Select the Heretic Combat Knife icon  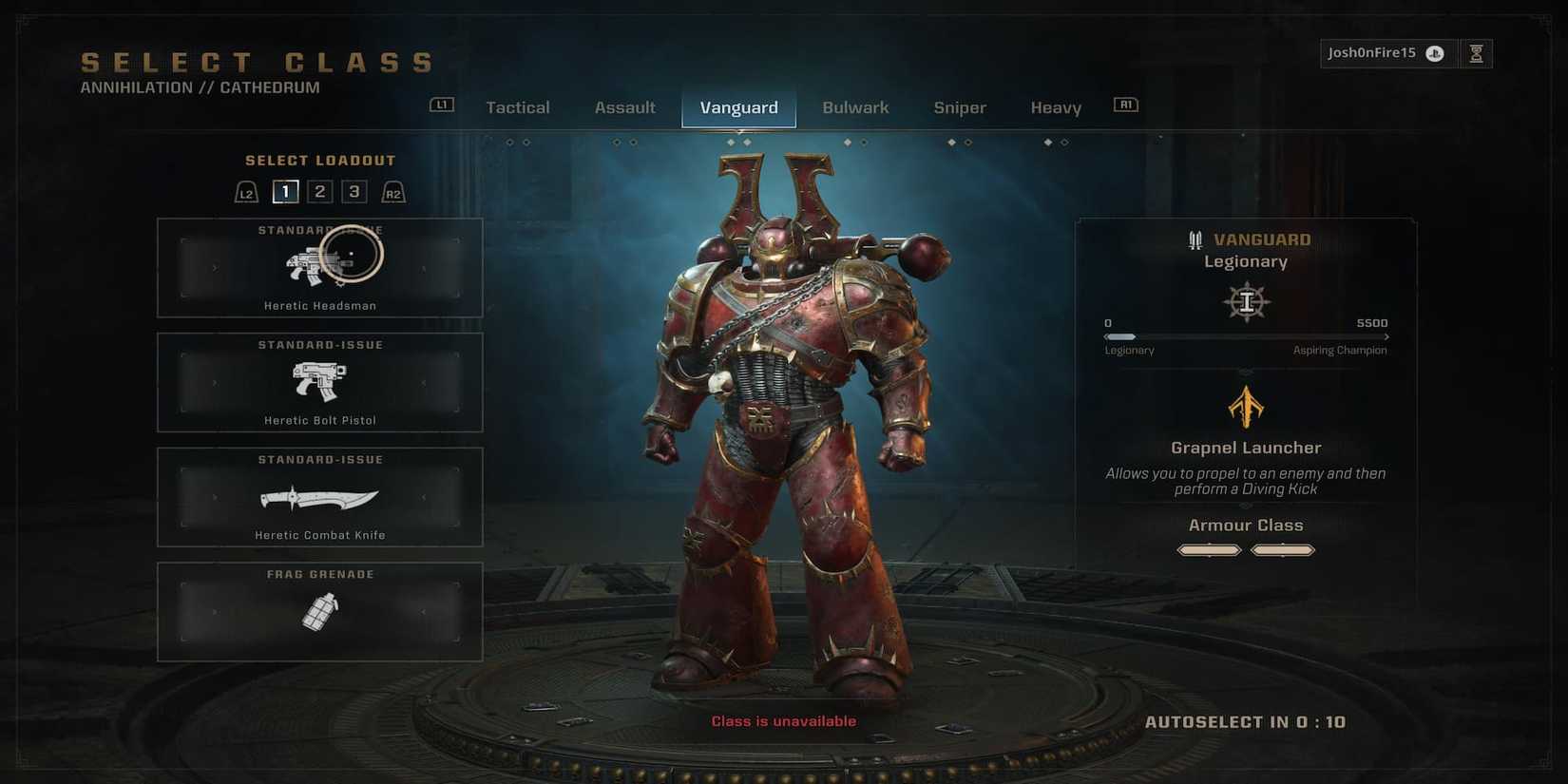pos(318,497)
